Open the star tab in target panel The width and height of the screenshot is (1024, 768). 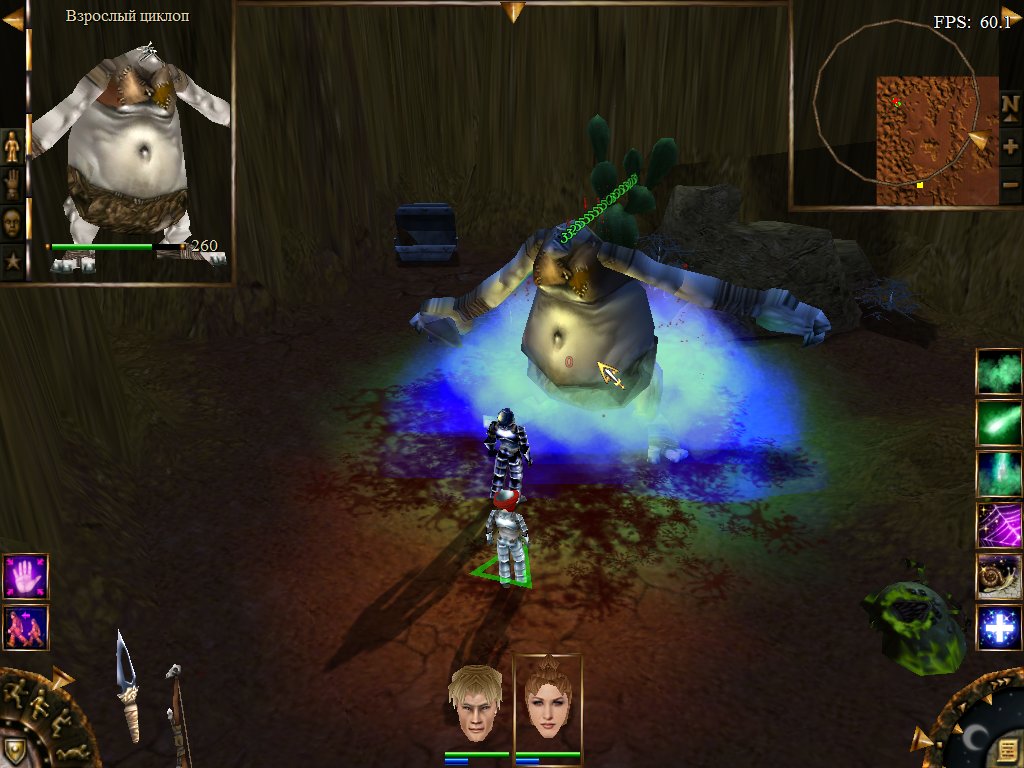coord(12,262)
